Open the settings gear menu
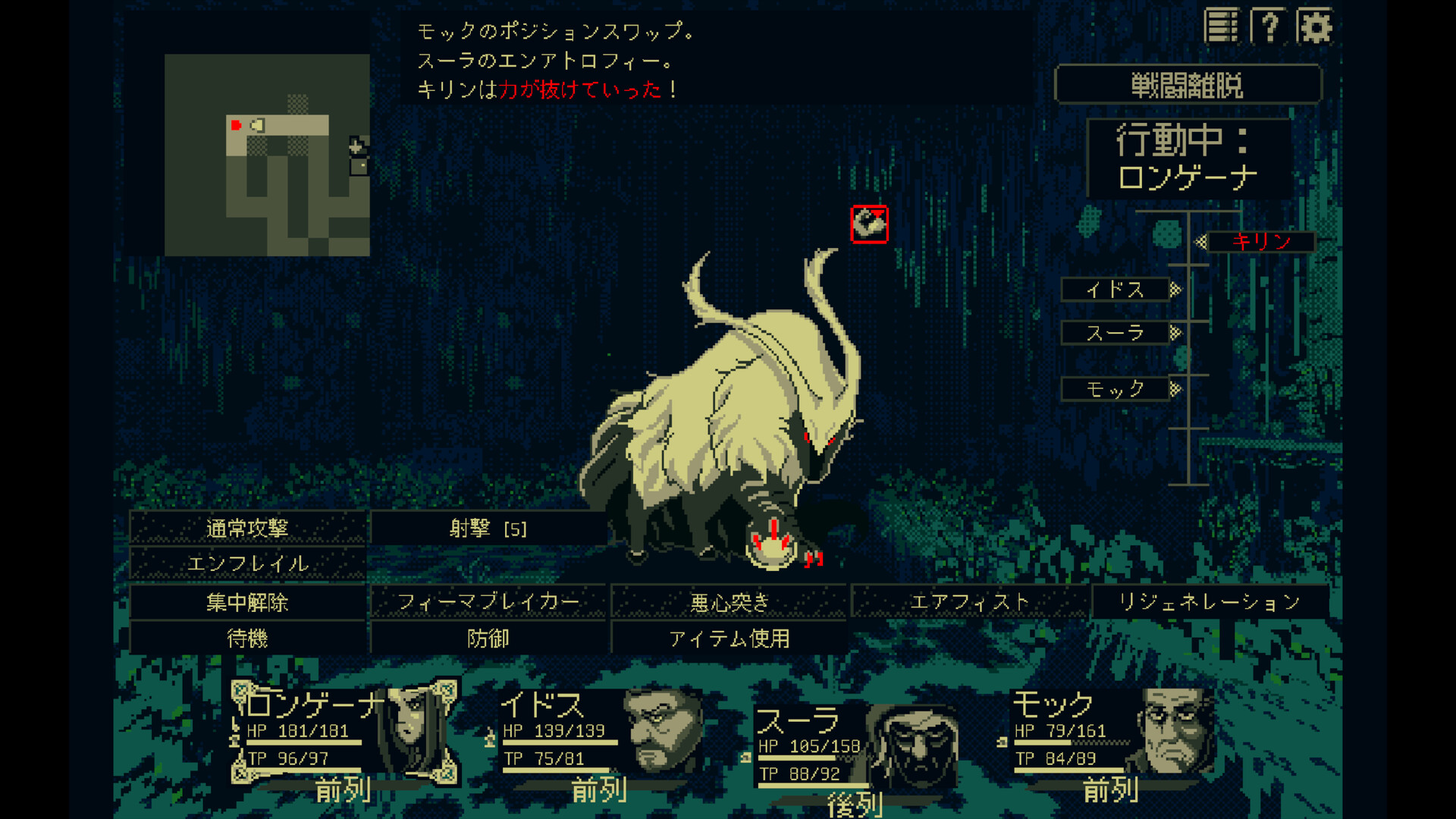The height and width of the screenshot is (819, 1456). pyautogui.click(x=1317, y=27)
